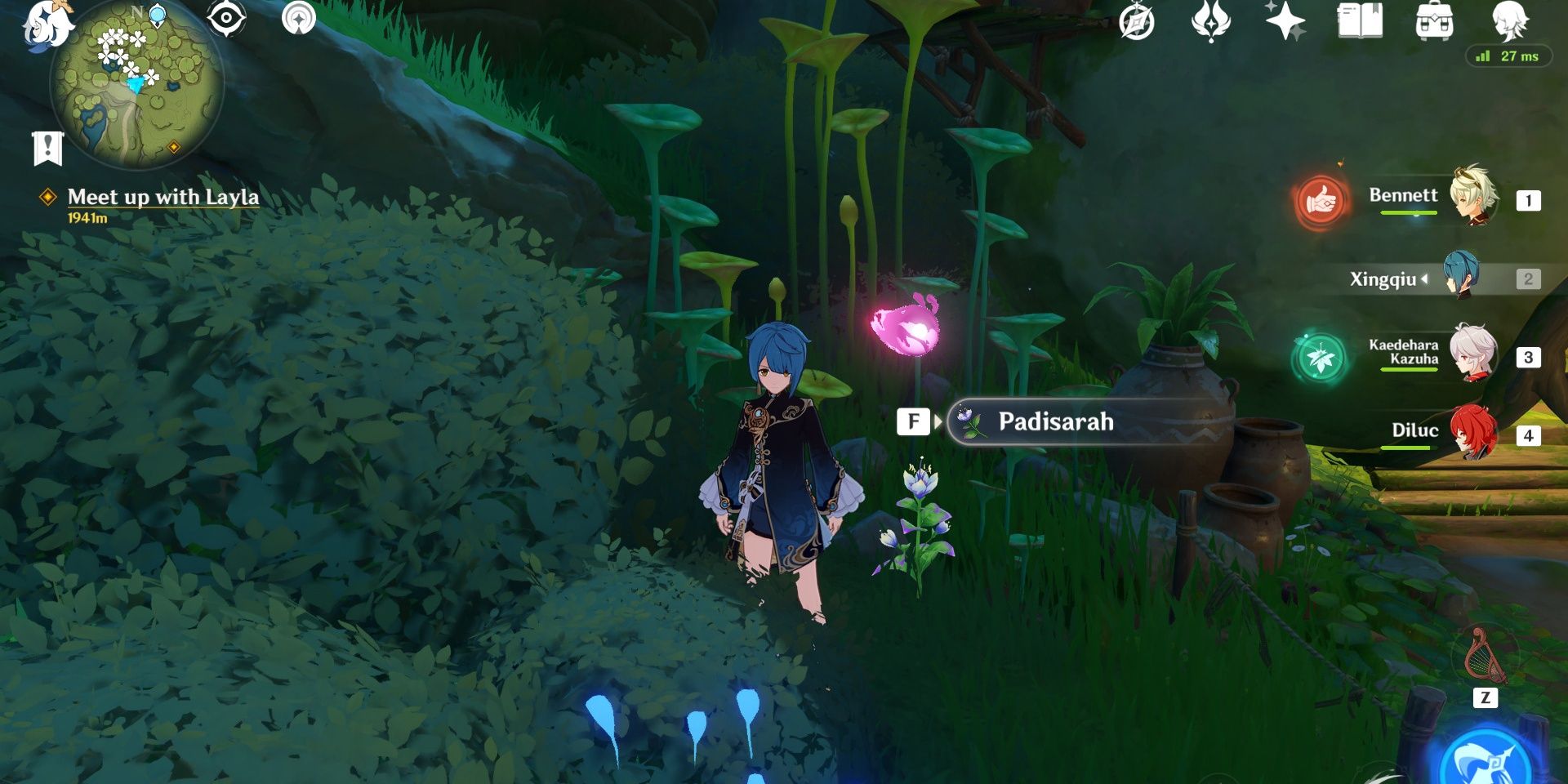Viewport: 1568px width, 784px height.
Task: Toggle the quest navigation eye icon
Action: tap(225, 16)
